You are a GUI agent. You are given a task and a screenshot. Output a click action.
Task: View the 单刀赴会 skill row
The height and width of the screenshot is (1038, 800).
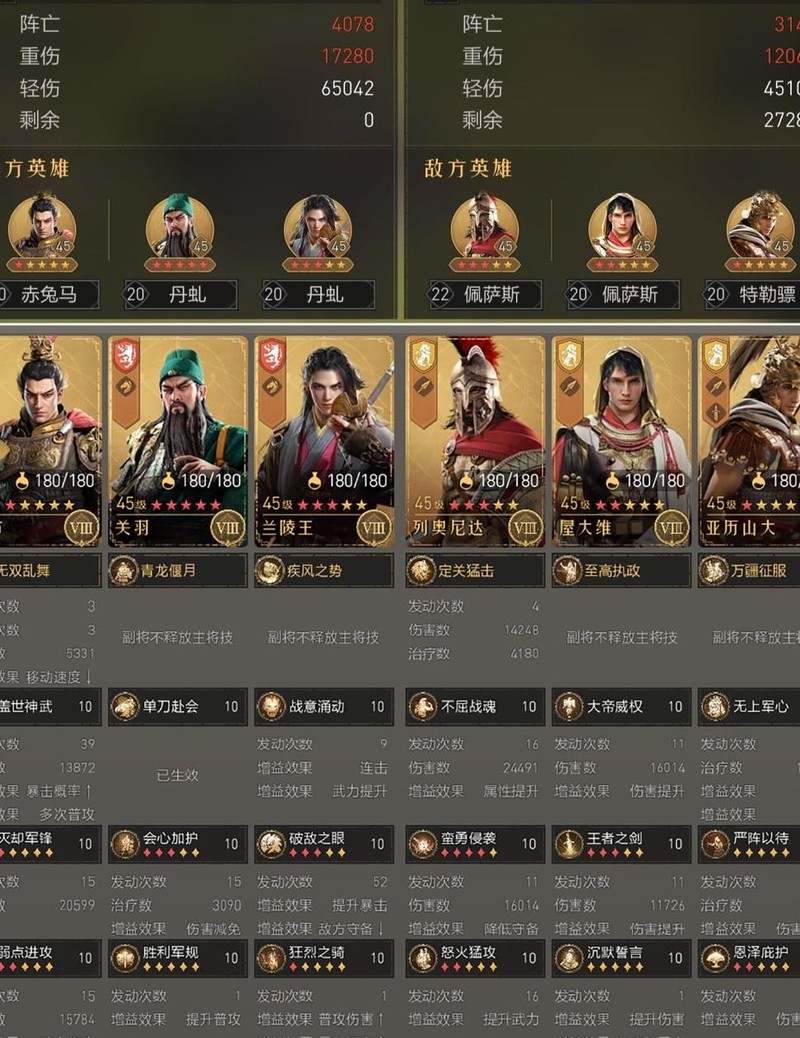click(x=178, y=706)
